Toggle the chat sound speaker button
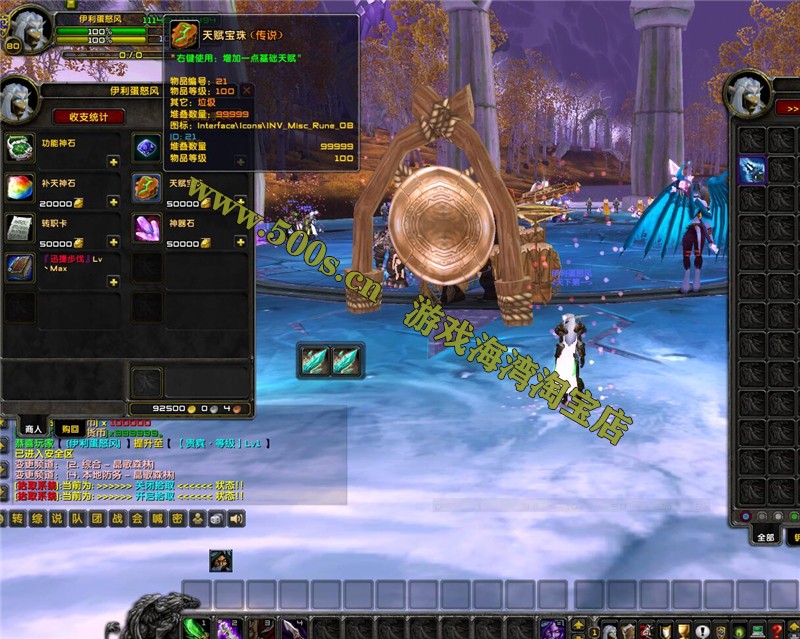The width and height of the screenshot is (800, 639). (237, 519)
